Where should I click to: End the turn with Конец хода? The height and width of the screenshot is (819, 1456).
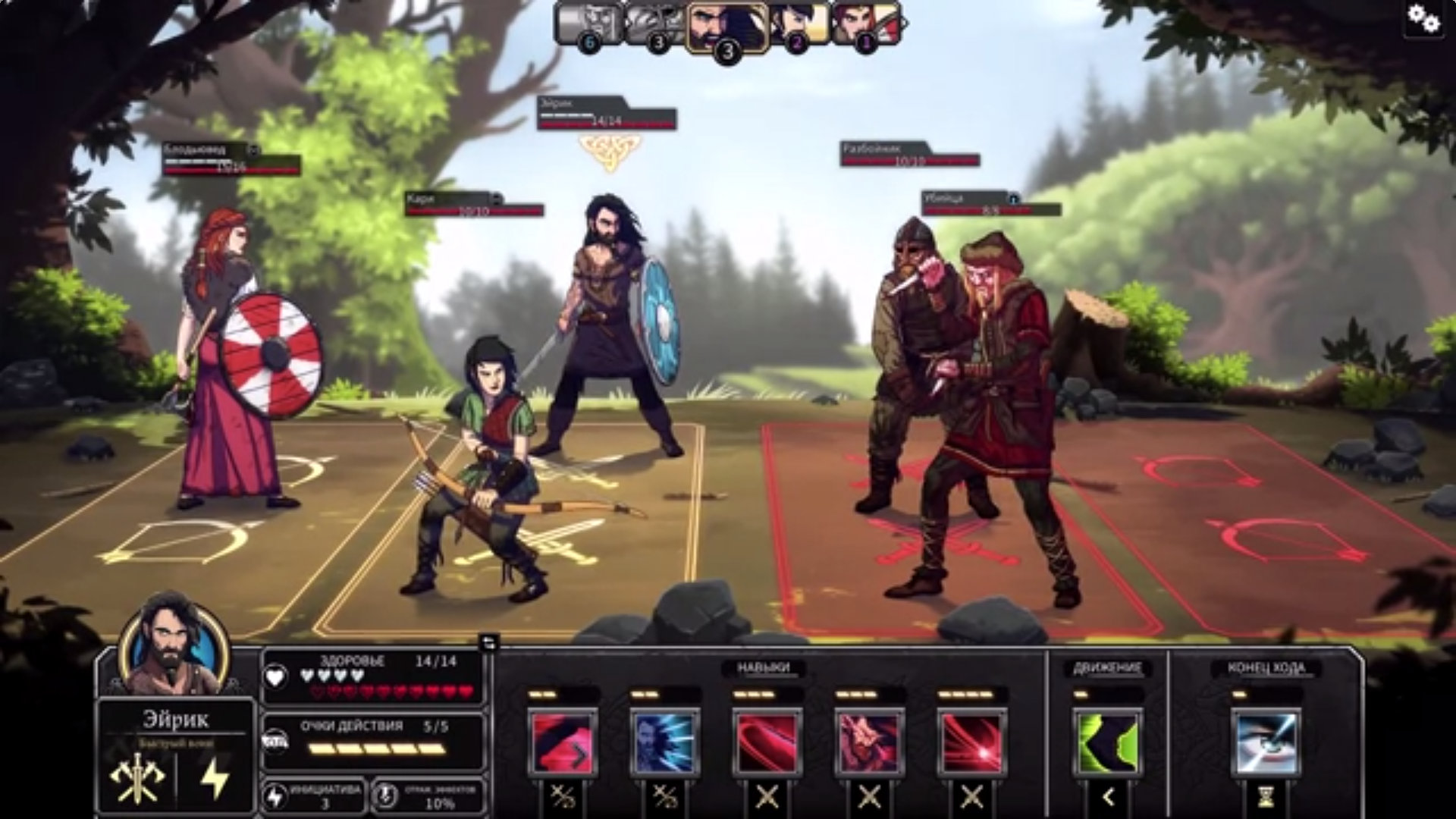[1266, 742]
